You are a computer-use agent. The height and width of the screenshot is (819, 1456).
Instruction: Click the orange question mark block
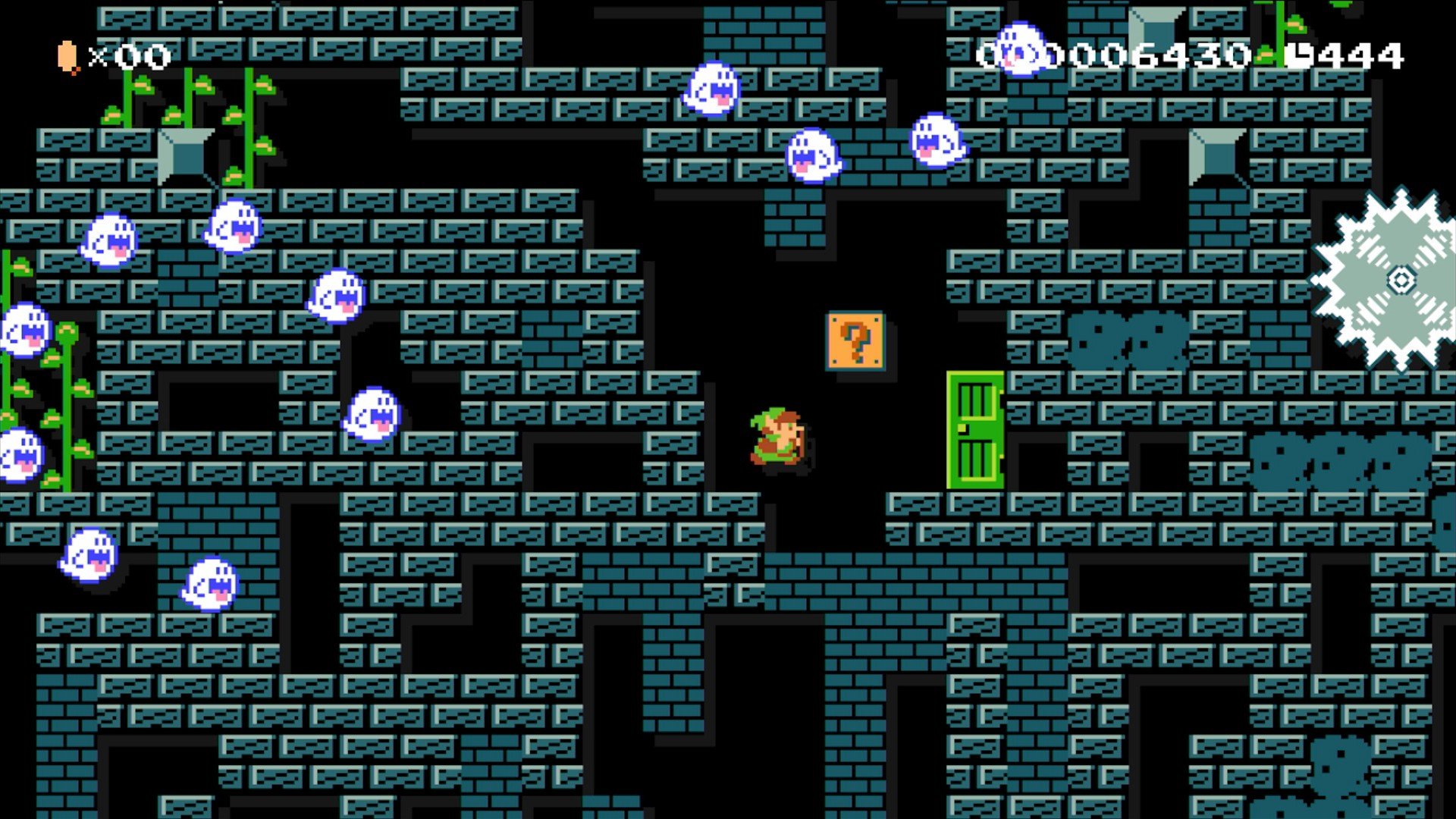click(855, 343)
